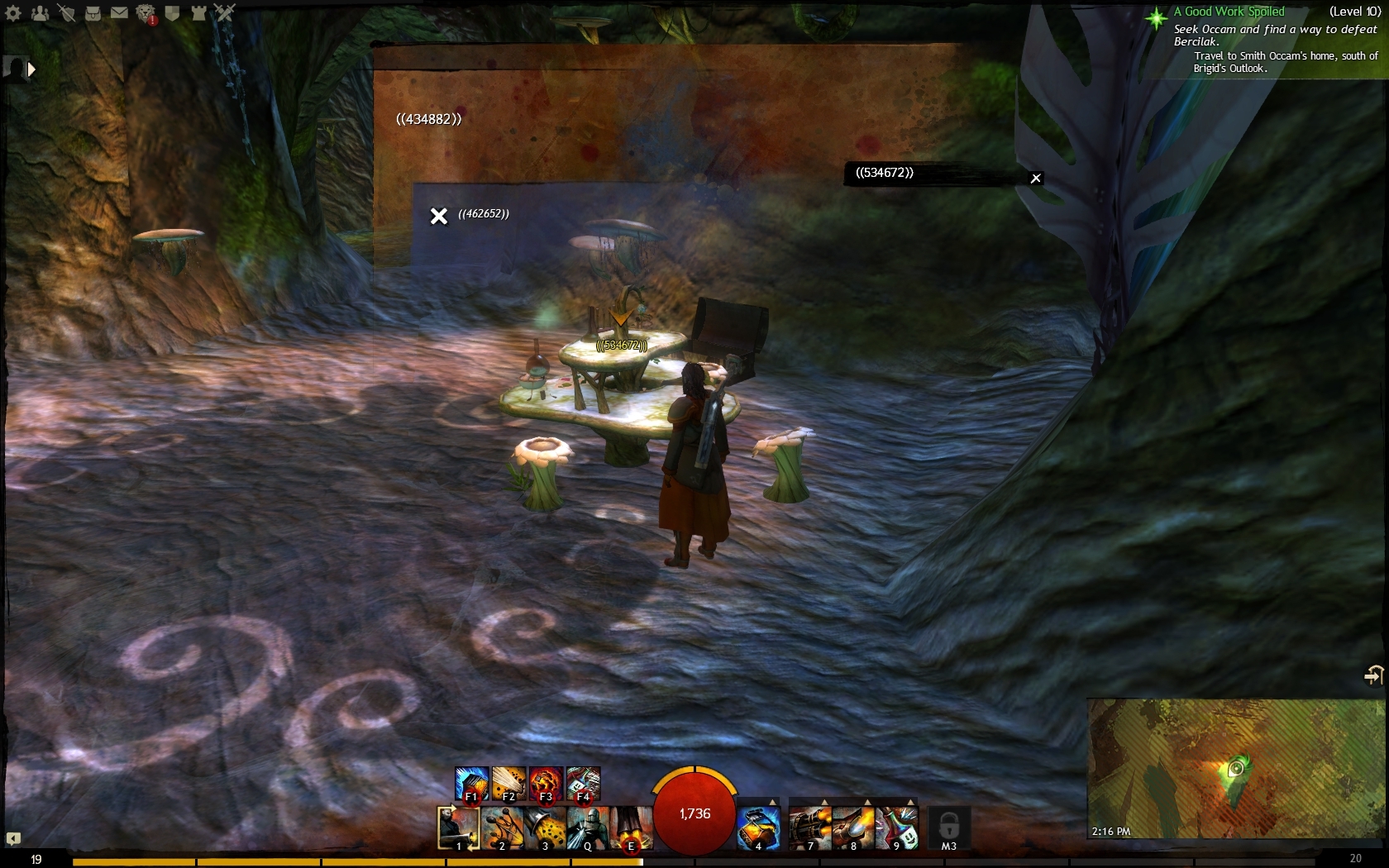This screenshot has height=868, width=1389.
Task: Open the mail envelope icon
Action: (119, 12)
